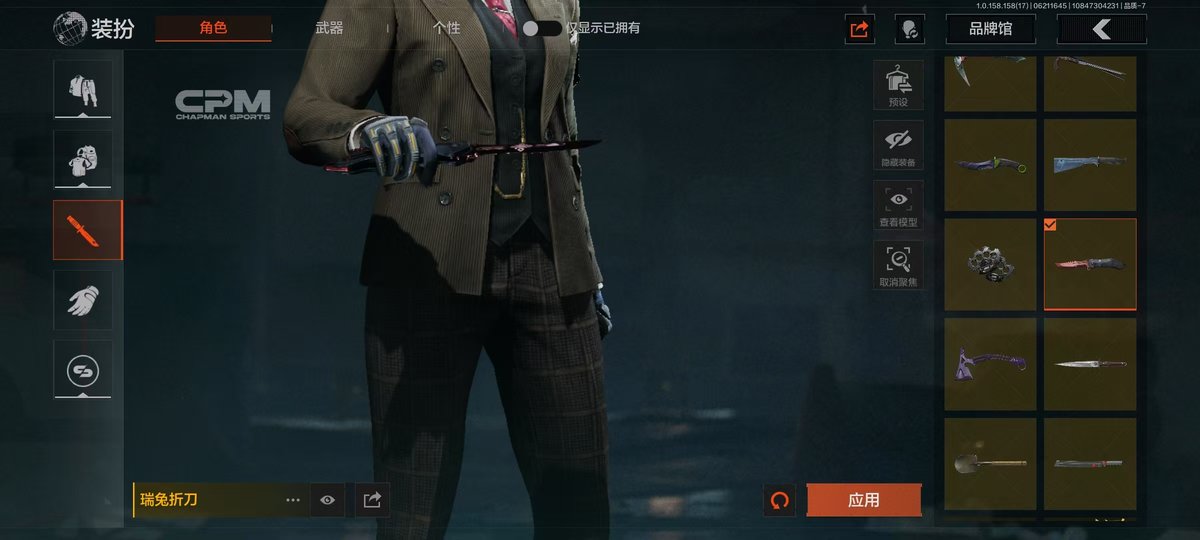The width and height of the screenshot is (1200, 540).
Task: Open the 品牌馆 brand hall
Action: 990,29
